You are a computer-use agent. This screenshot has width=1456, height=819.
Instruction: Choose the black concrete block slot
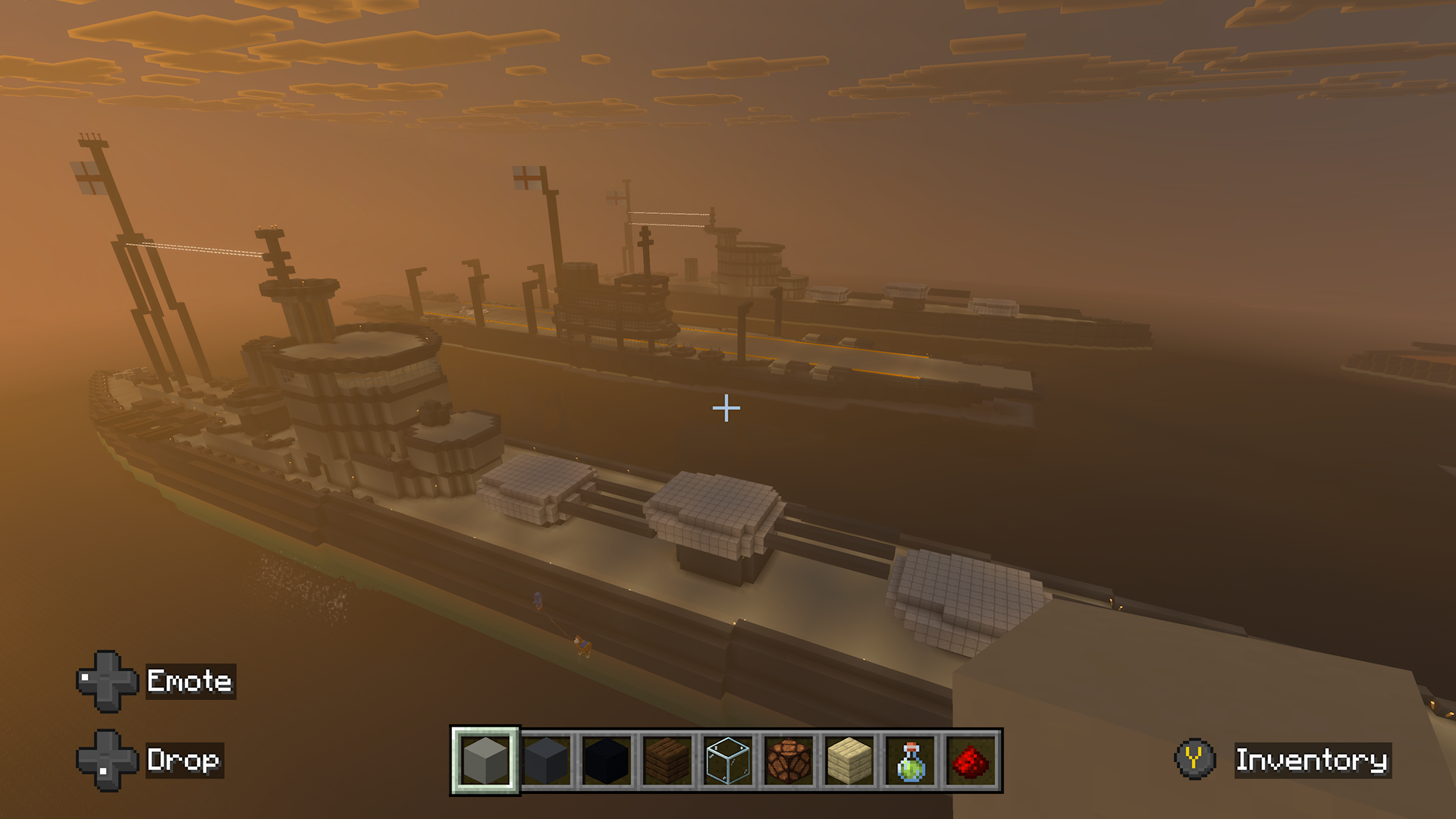[x=607, y=761]
